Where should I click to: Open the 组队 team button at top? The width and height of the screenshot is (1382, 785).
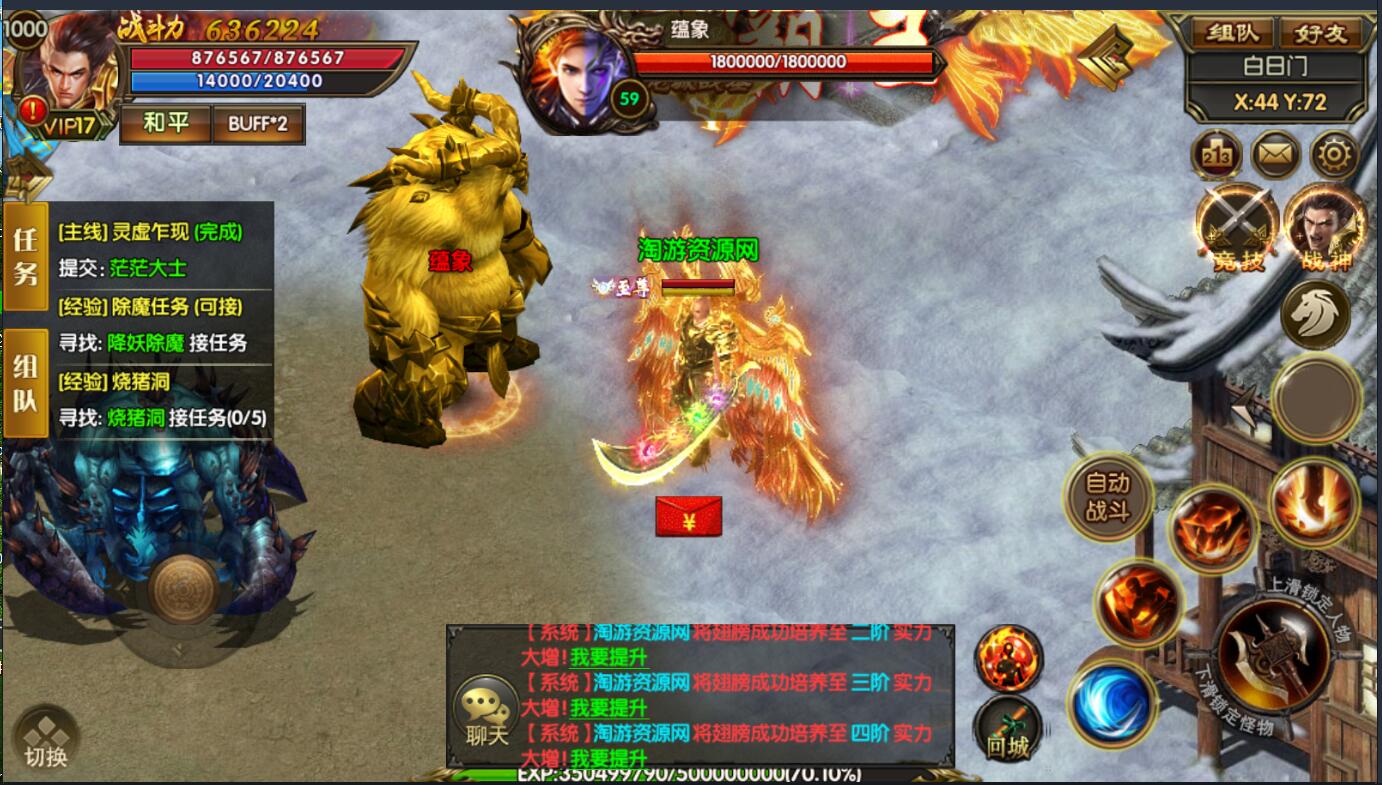(1233, 33)
